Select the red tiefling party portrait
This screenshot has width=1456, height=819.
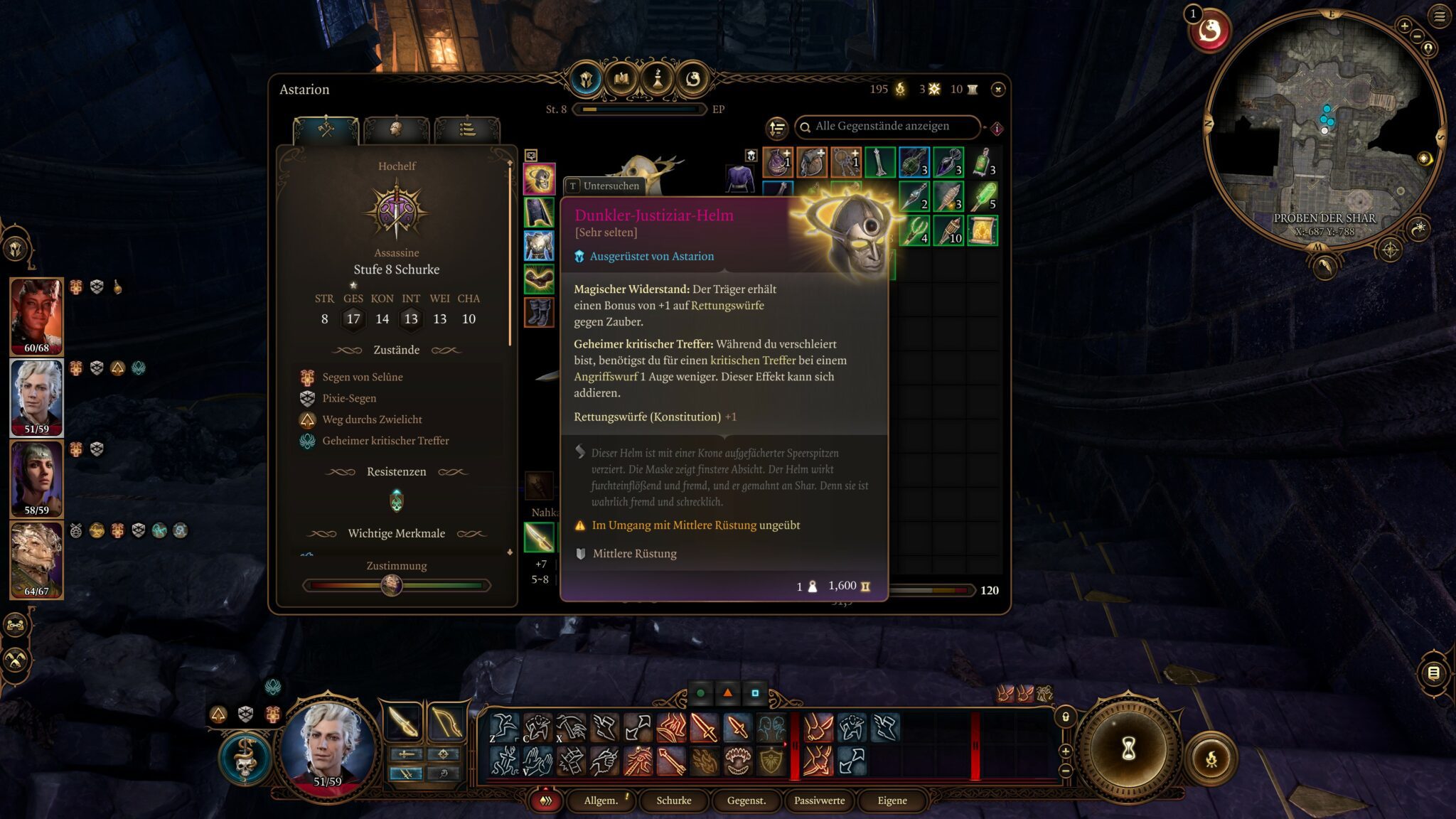36,316
